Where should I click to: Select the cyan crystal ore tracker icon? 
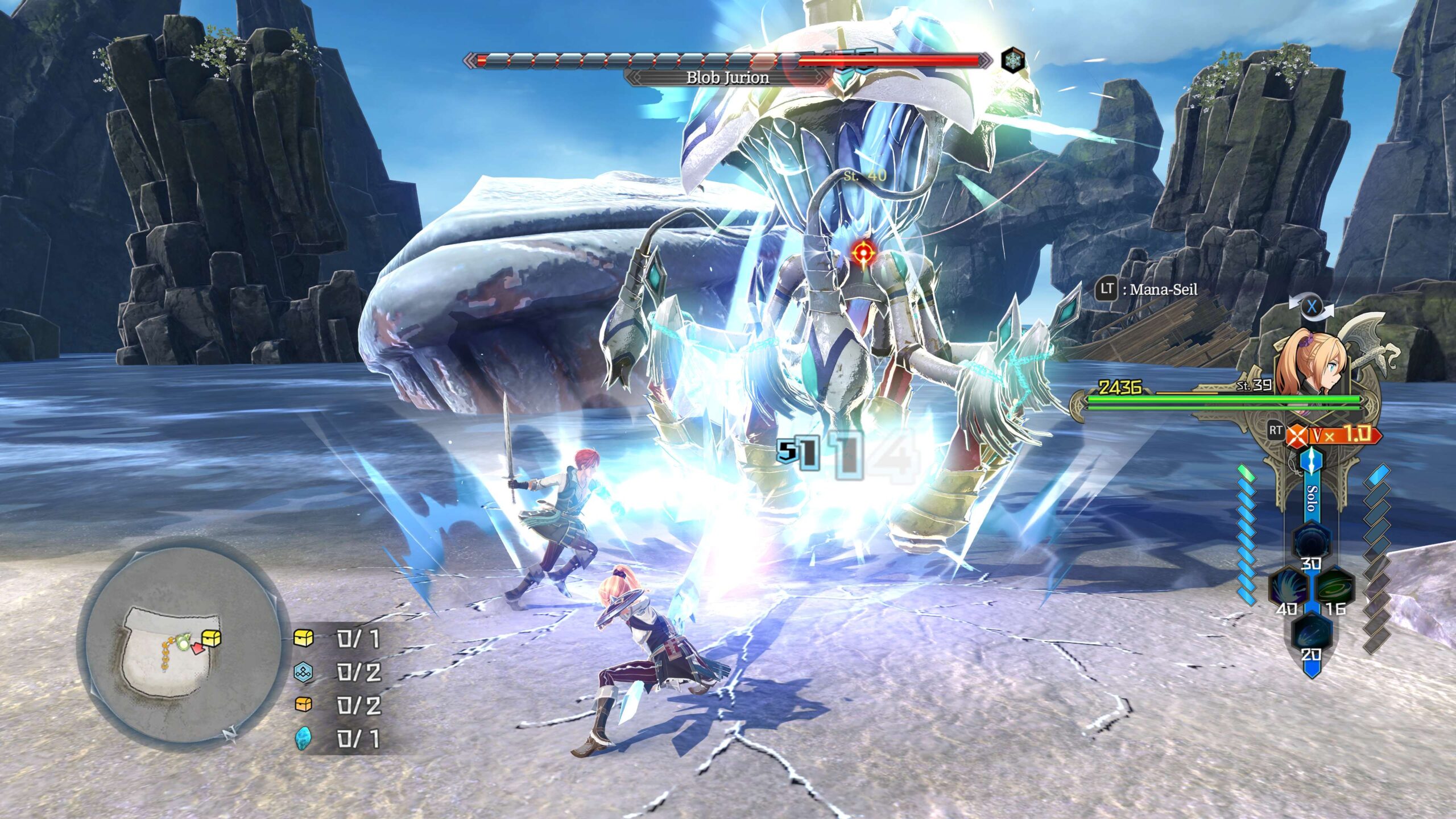[303, 738]
